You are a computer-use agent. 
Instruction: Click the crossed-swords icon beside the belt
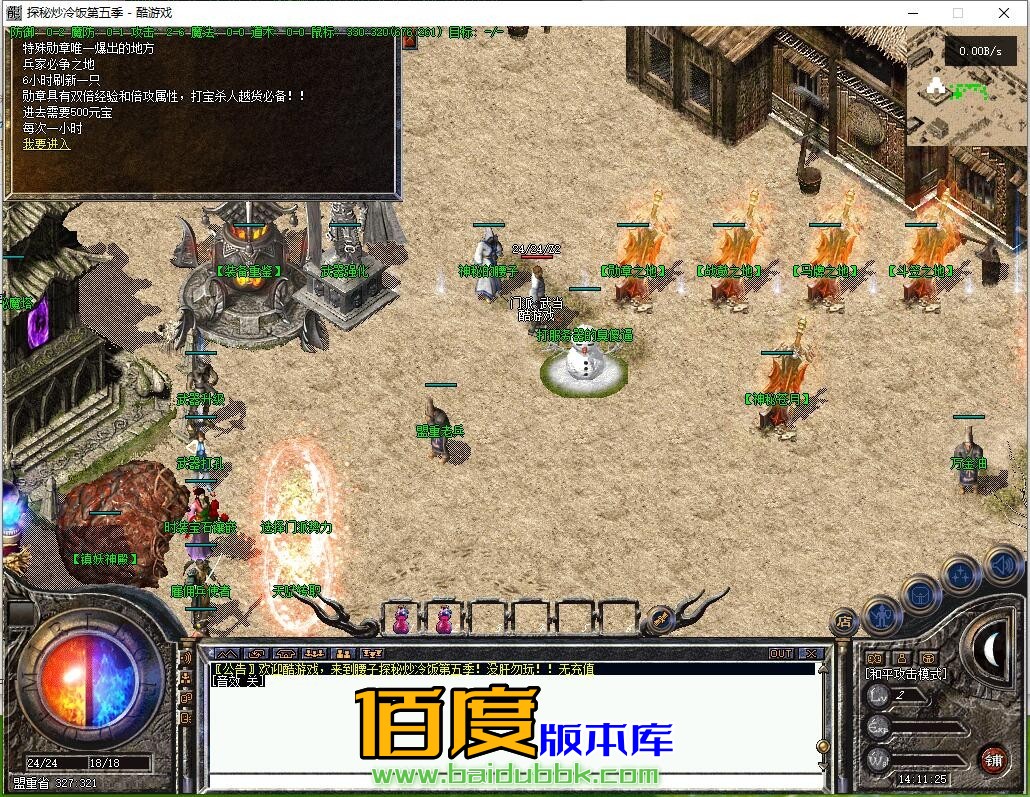pyautogui.click(x=660, y=619)
